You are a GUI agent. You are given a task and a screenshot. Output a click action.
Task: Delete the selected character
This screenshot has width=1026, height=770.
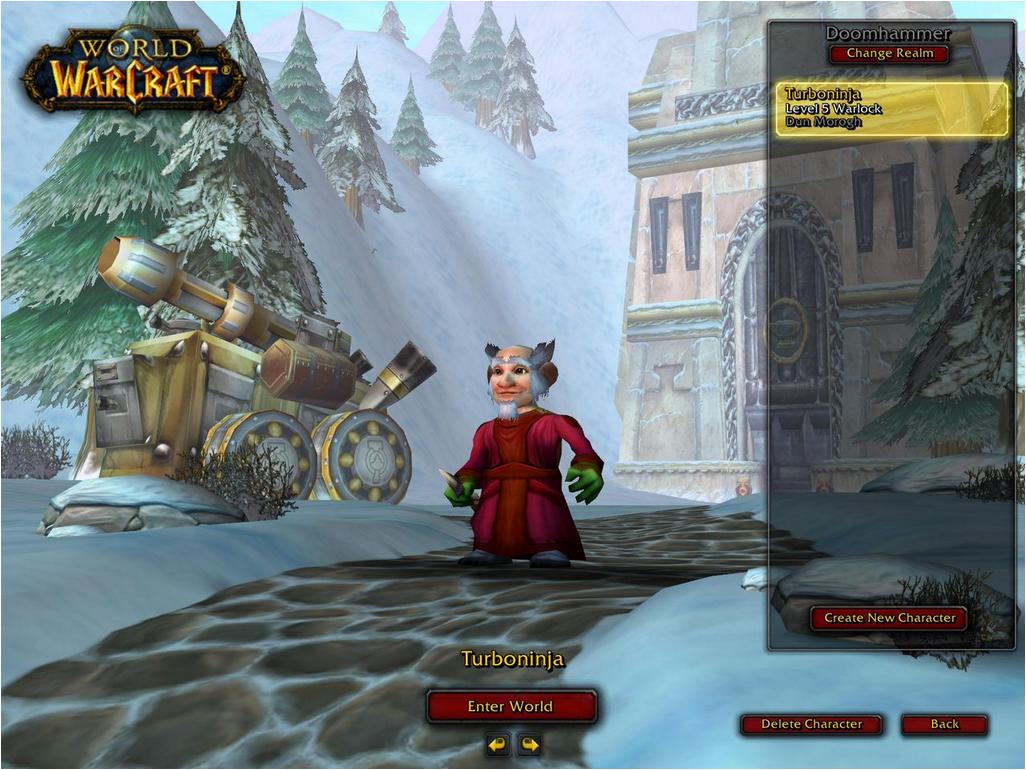click(811, 724)
